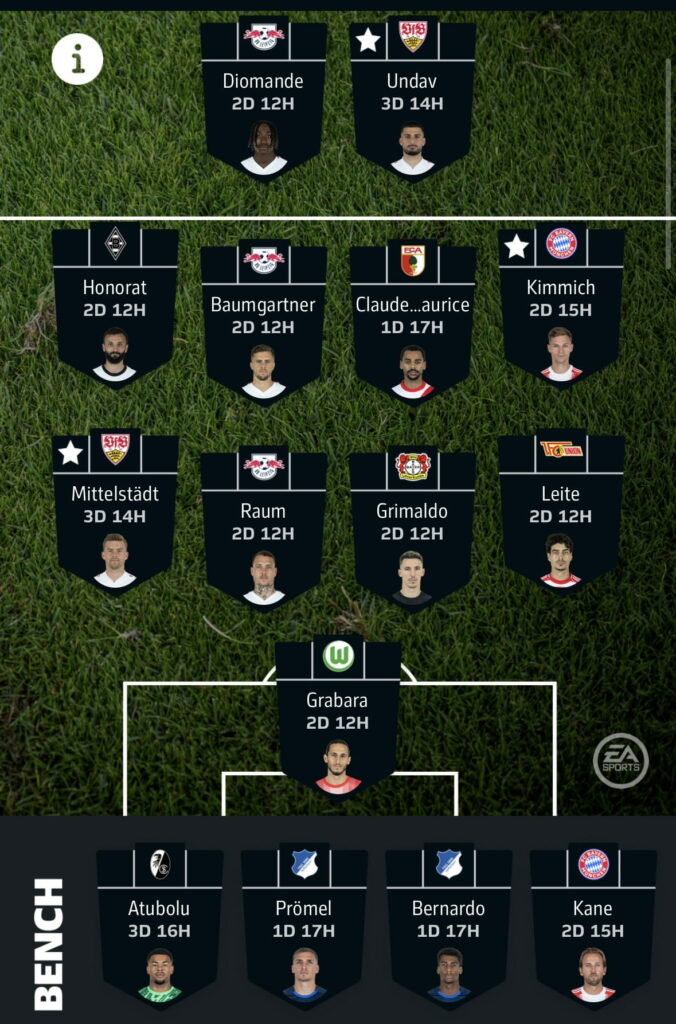676x1024 pixels.
Task: Select Diomande's player card
Action: pos(263,100)
